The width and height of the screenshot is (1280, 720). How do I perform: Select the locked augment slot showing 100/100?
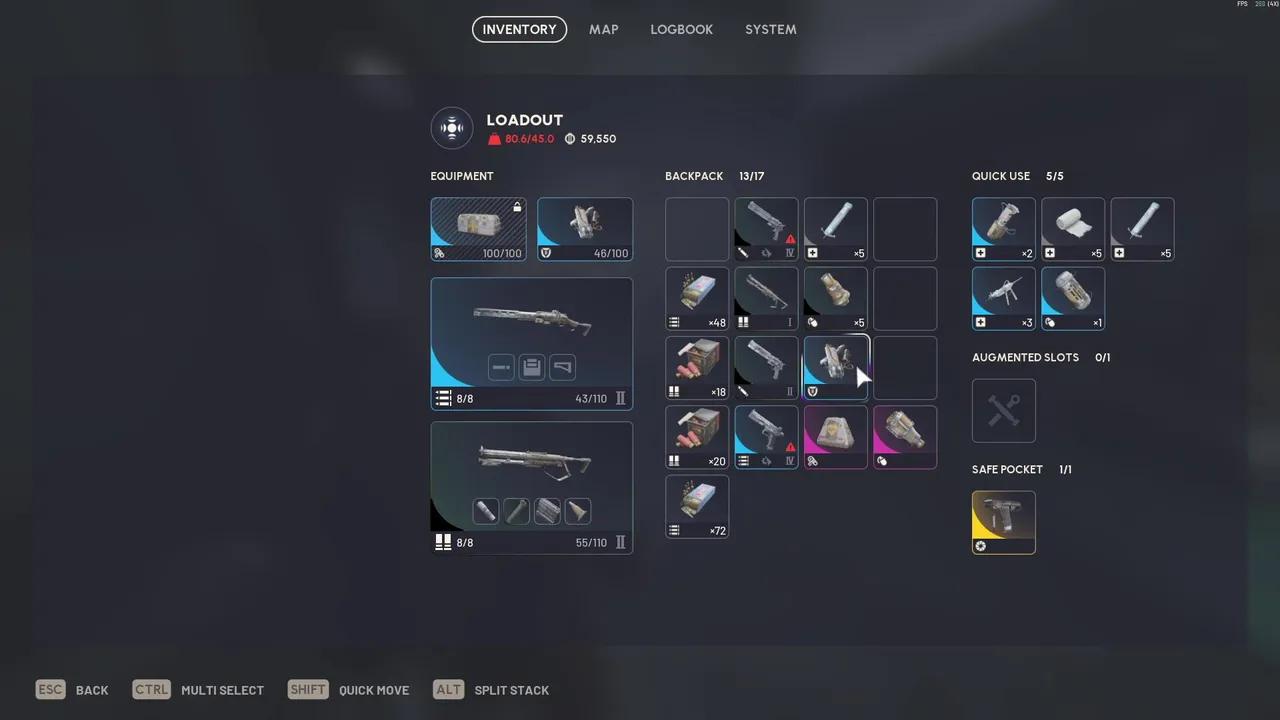[x=478, y=229]
